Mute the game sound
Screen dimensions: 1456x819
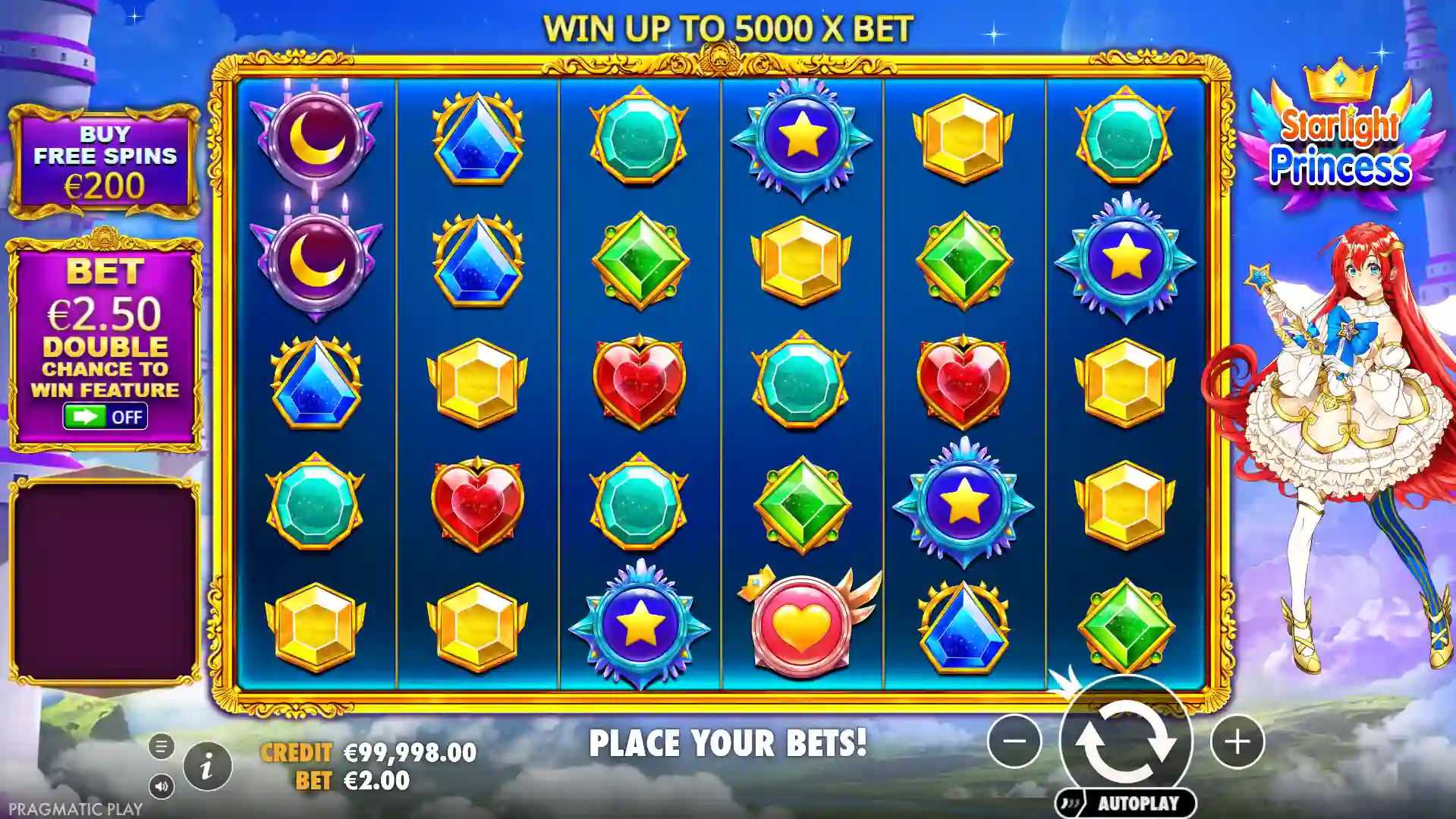pos(161,786)
